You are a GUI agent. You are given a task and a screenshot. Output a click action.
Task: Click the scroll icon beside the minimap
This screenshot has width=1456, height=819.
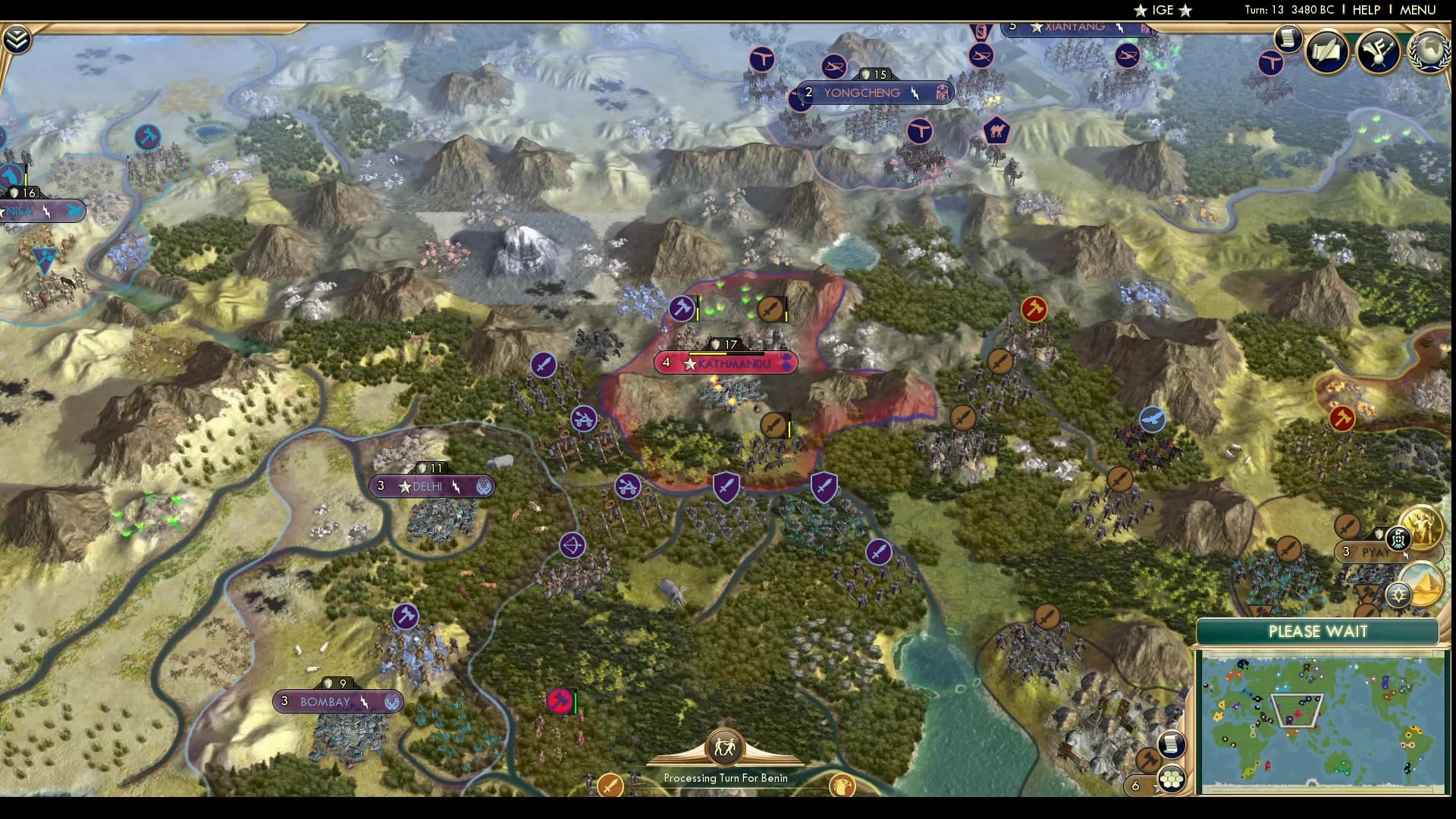coord(1172,745)
